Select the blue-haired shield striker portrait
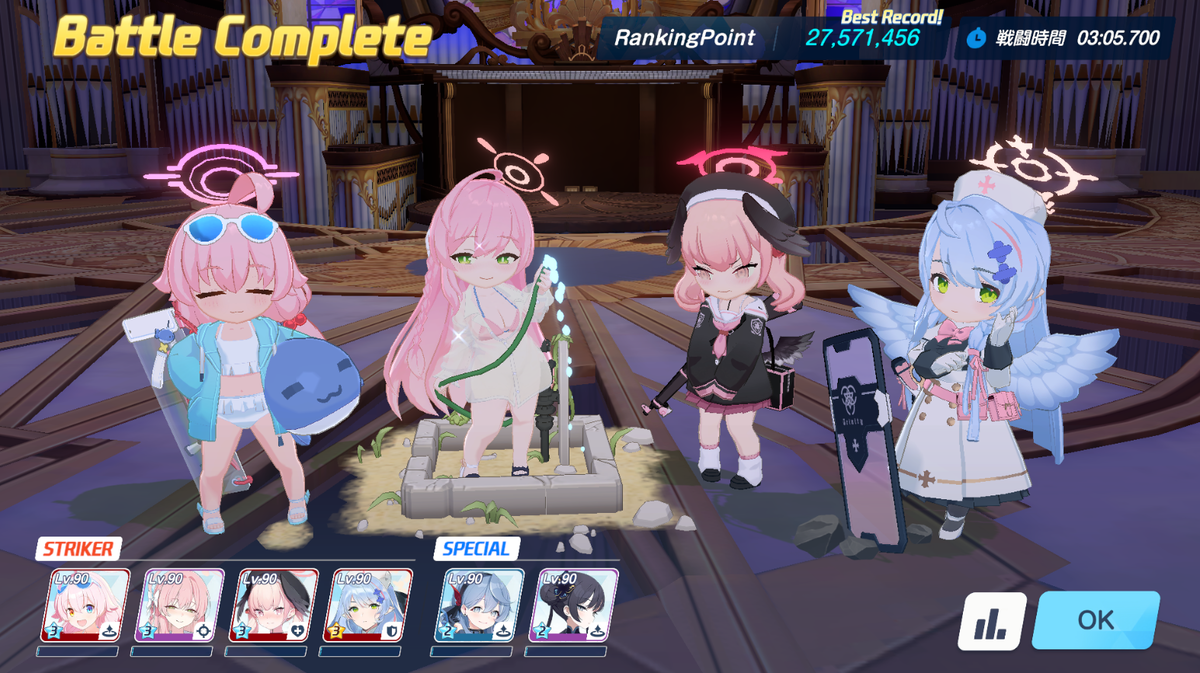This screenshot has width=1200, height=673. (x=368, y=605)
